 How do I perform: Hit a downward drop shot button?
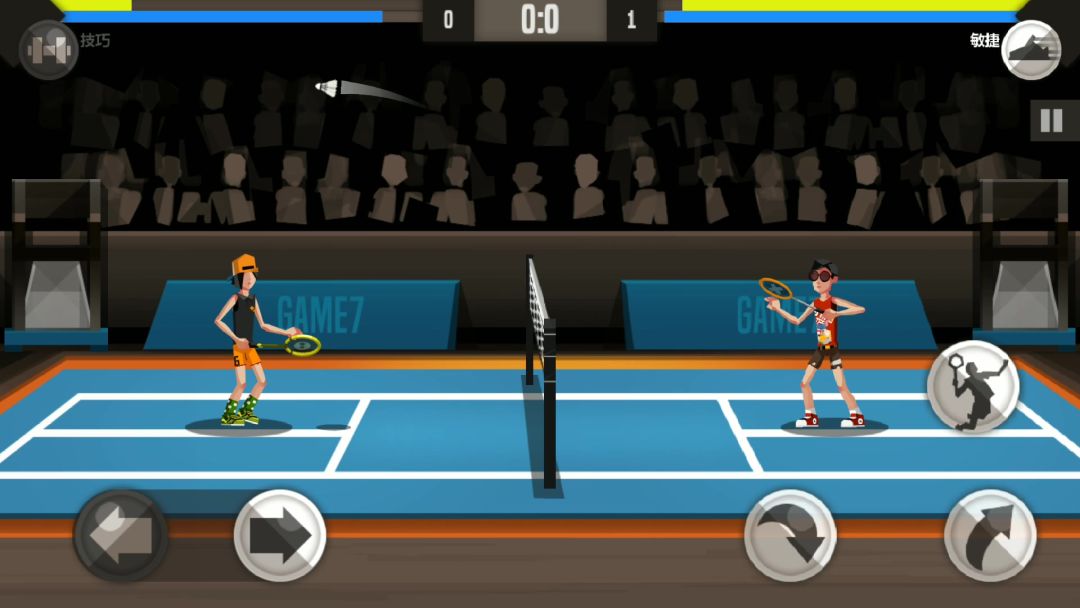point(790,535)
